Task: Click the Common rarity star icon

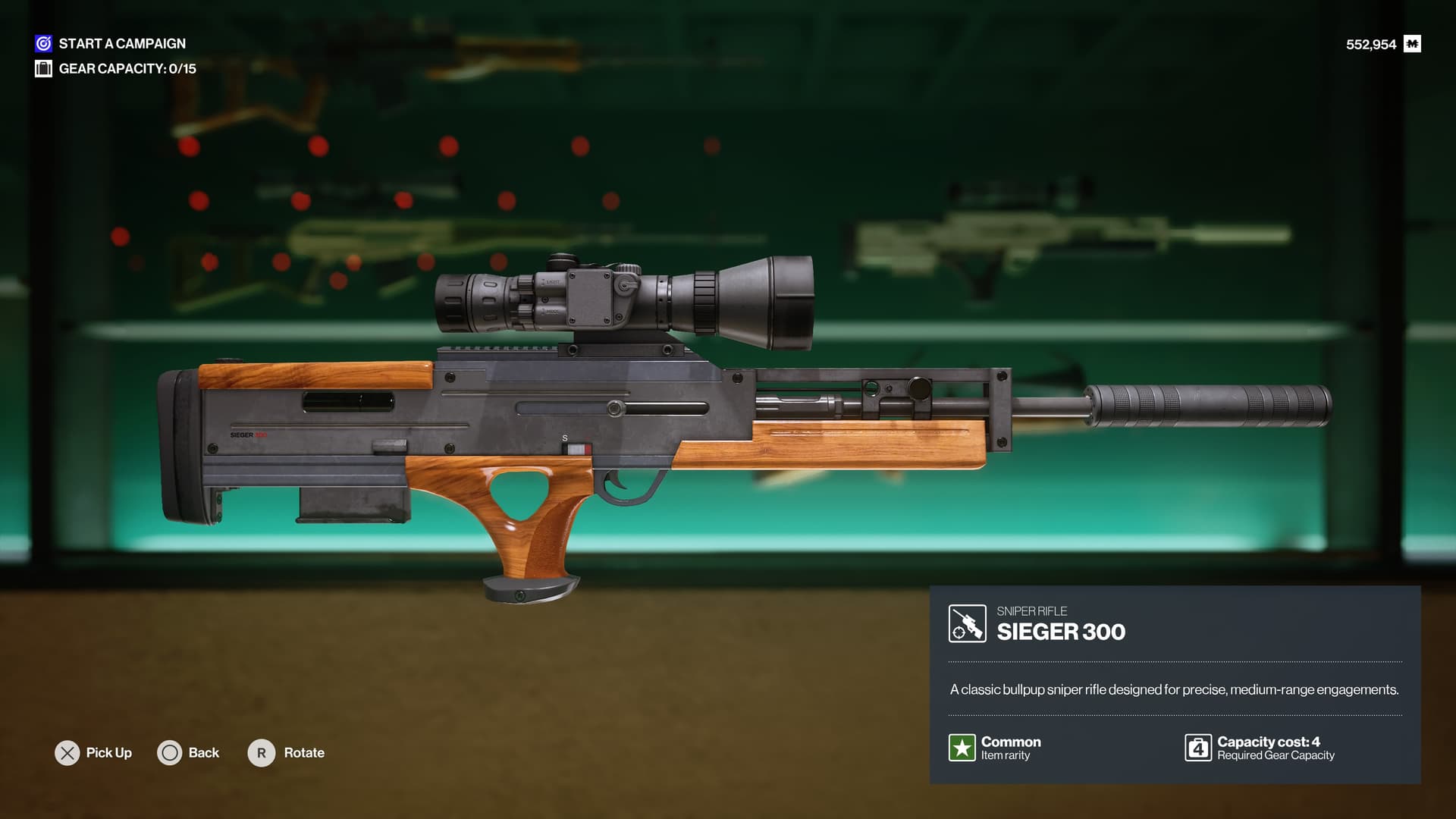Action: pyautogui.click(x=962, y=748)
